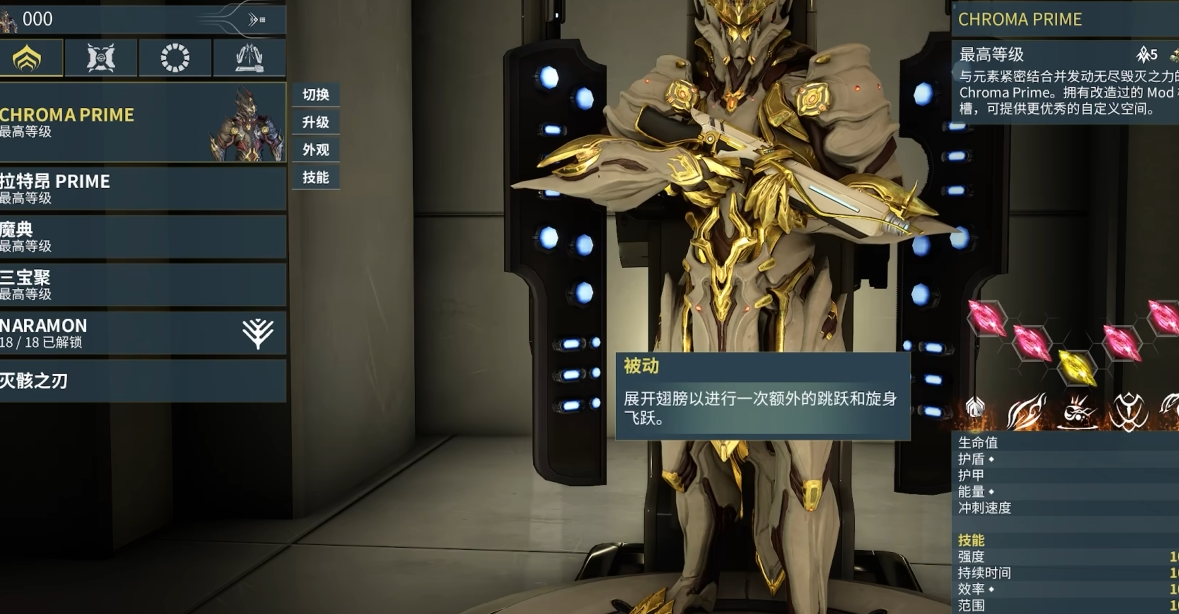Select the CHROMA PRIME warframe row
This screenshot has height=614, width=1179.
[140, 122]
